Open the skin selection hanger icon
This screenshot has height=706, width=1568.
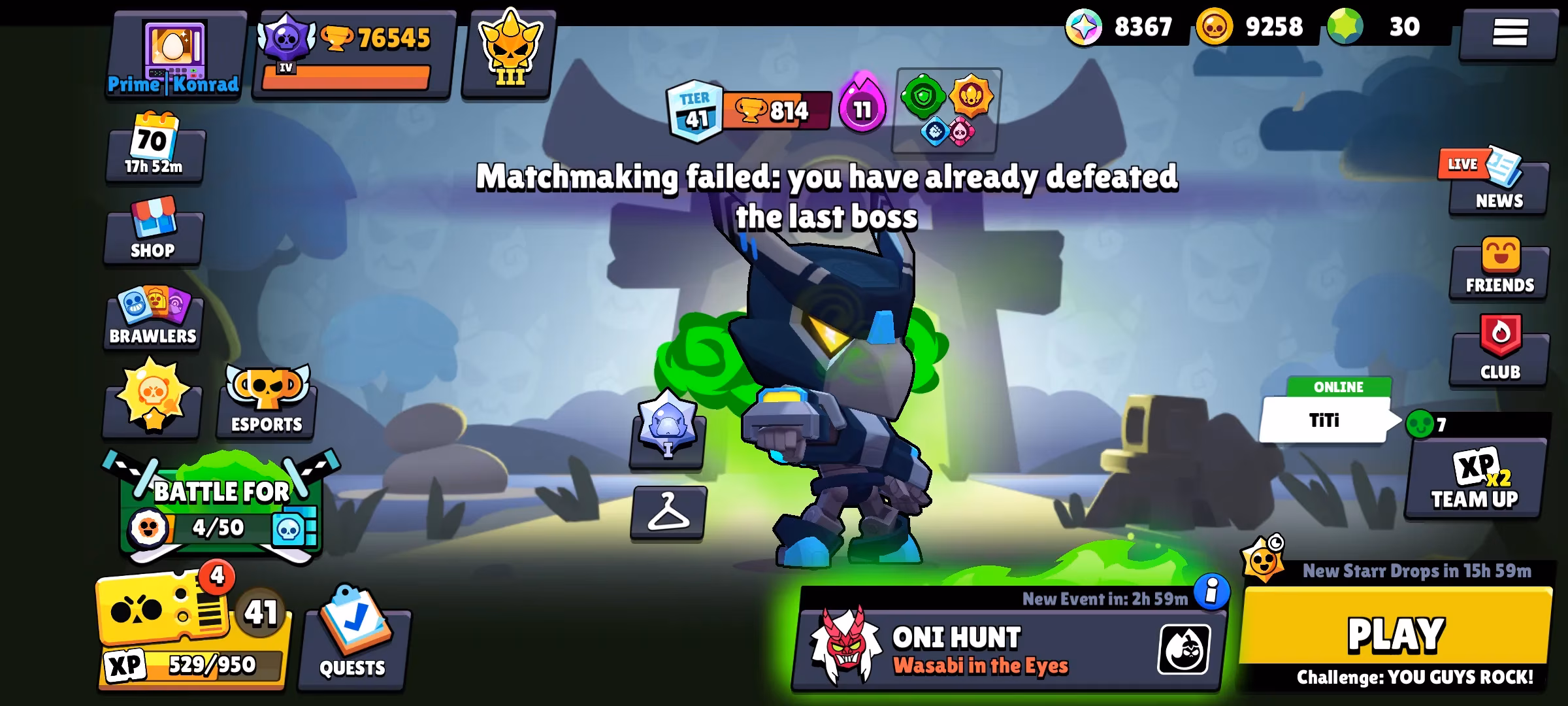click(x=668, y=516)
